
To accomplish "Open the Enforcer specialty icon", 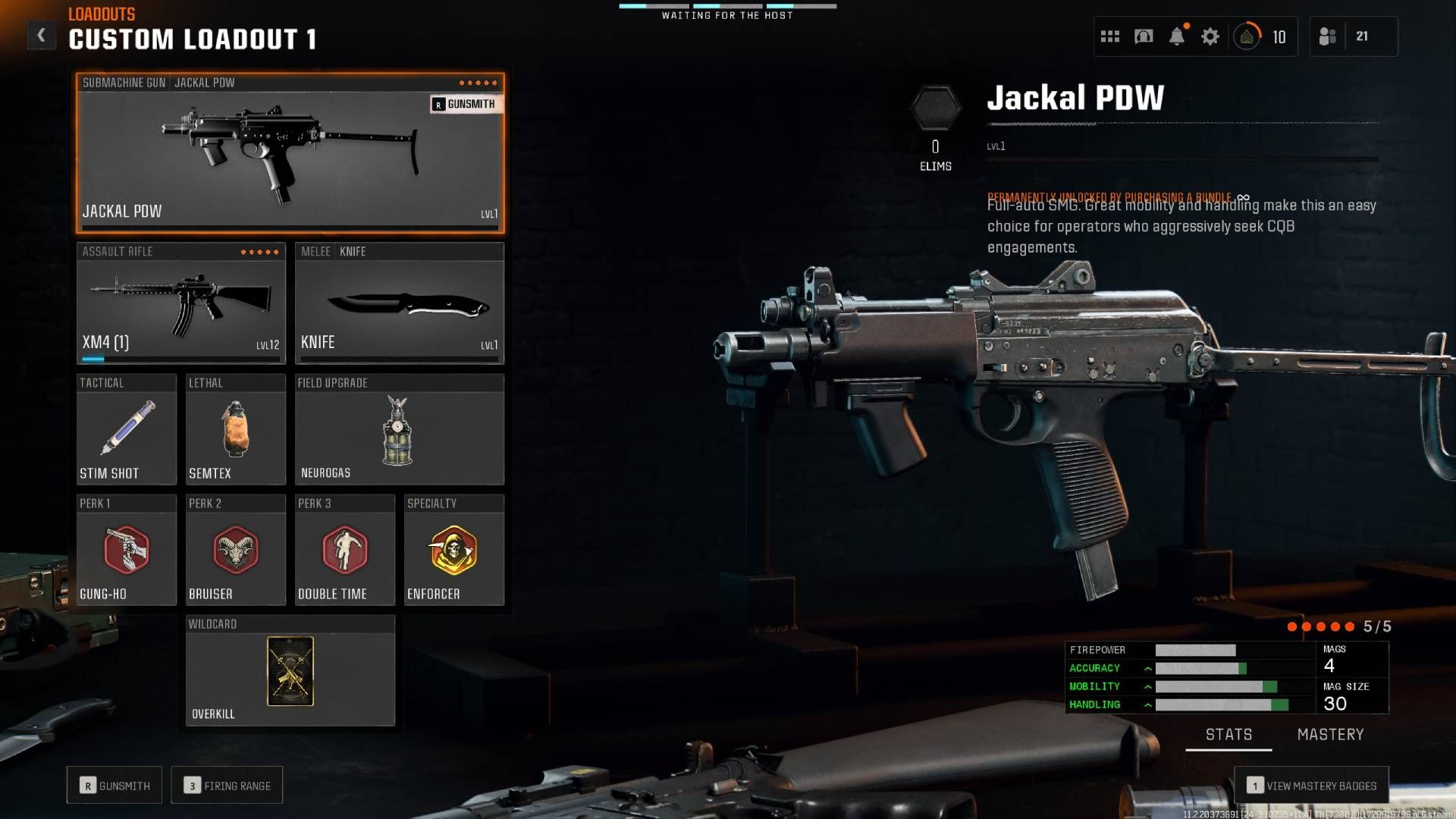I will pos(453,551).
